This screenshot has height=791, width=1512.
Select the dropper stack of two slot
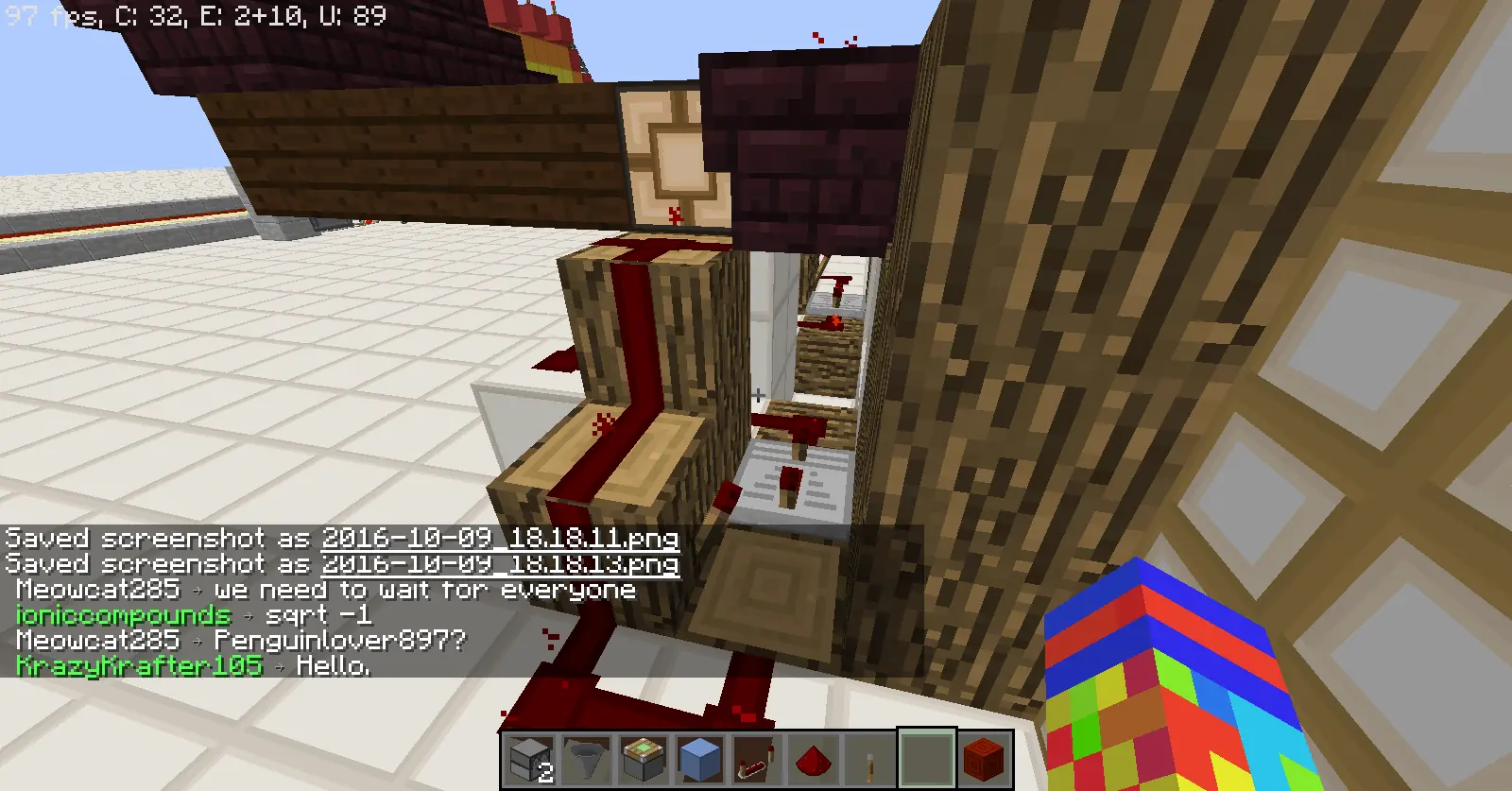point(529,758)
